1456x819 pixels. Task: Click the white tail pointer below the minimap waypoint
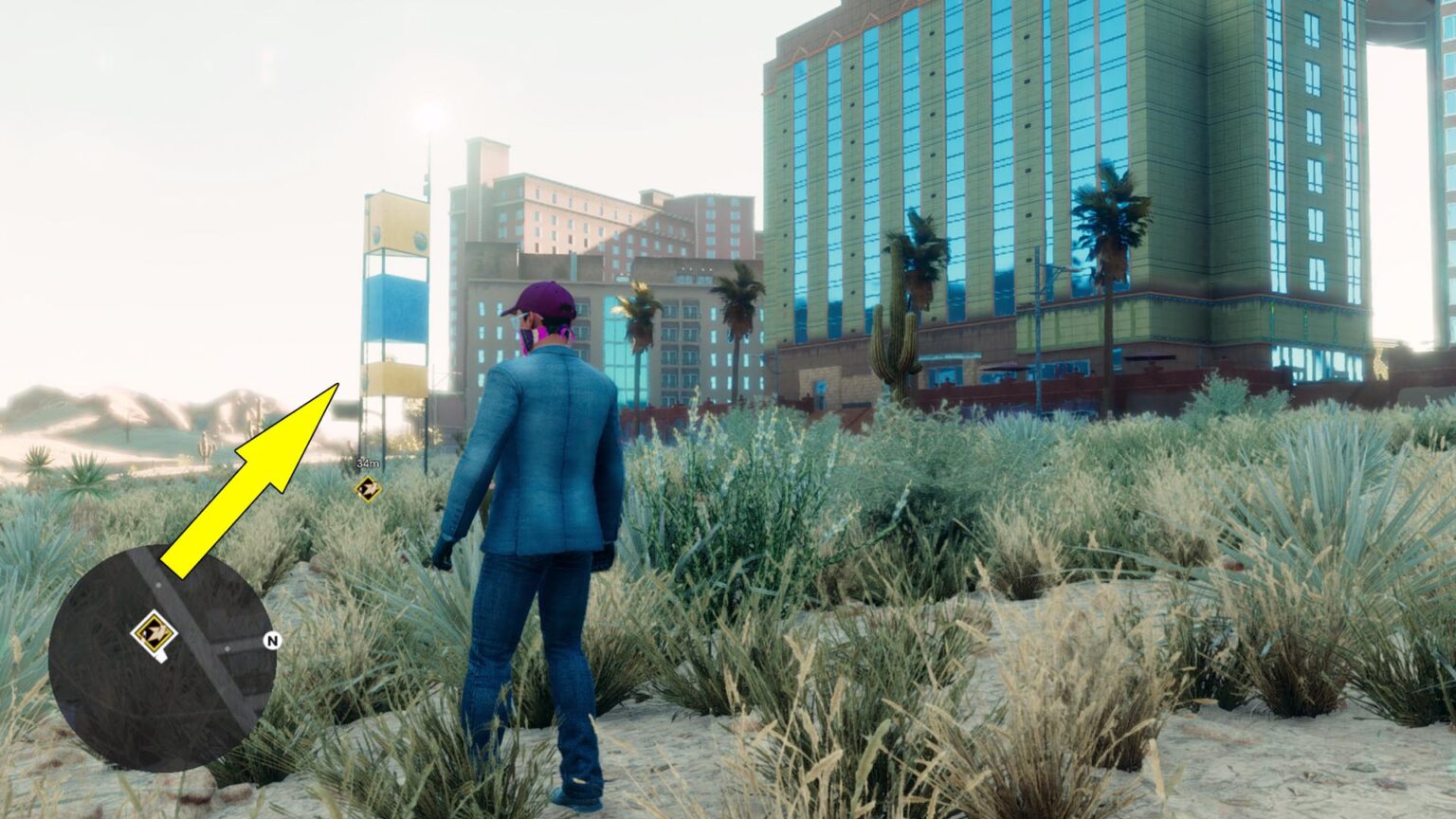[163, 656]
